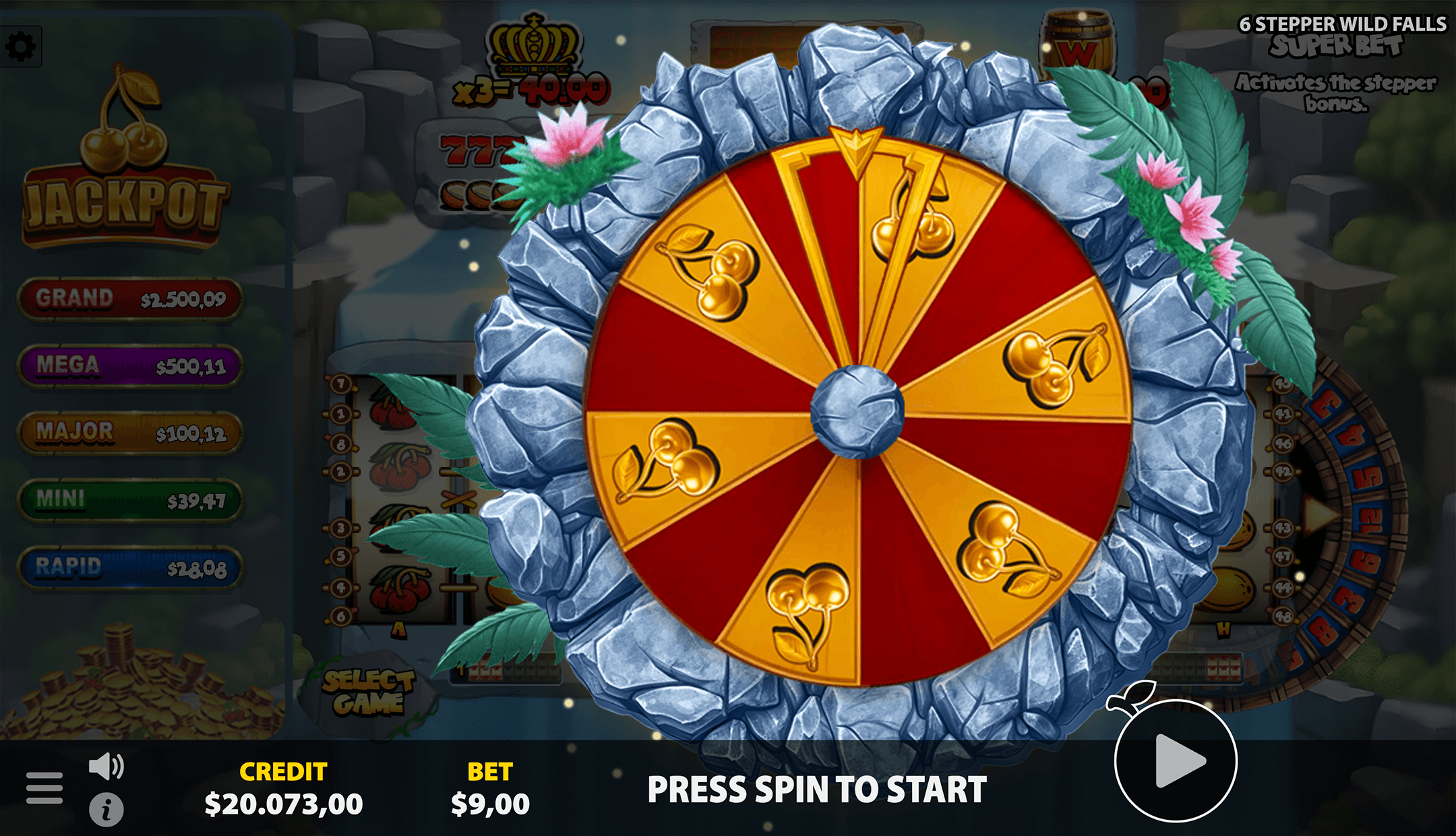The width and height of the screenshot is (1456, 836).
Task: Start the wheel with the spin button
Action: pos(1176,760)
